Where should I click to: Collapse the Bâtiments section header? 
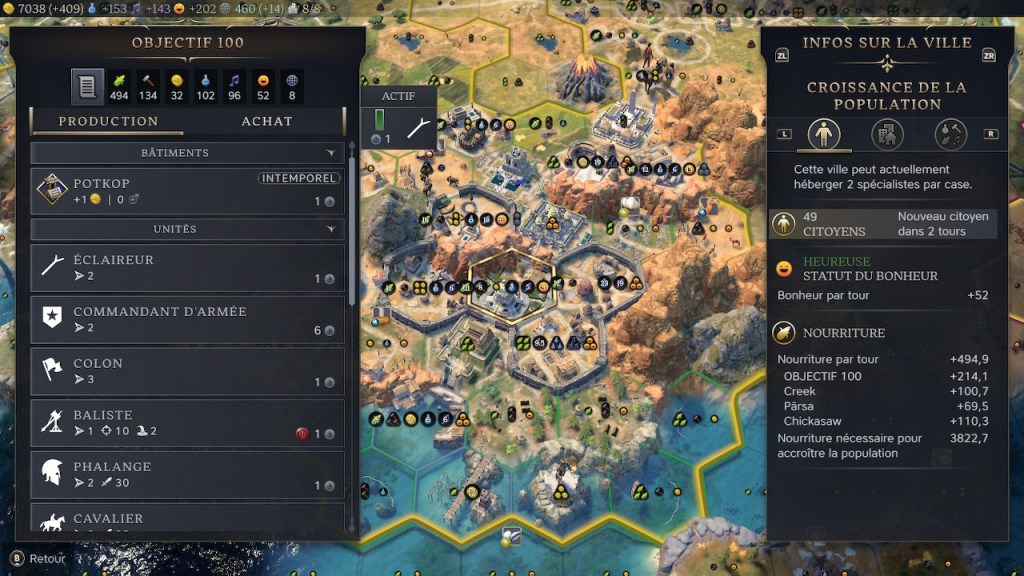pos(188,153)
